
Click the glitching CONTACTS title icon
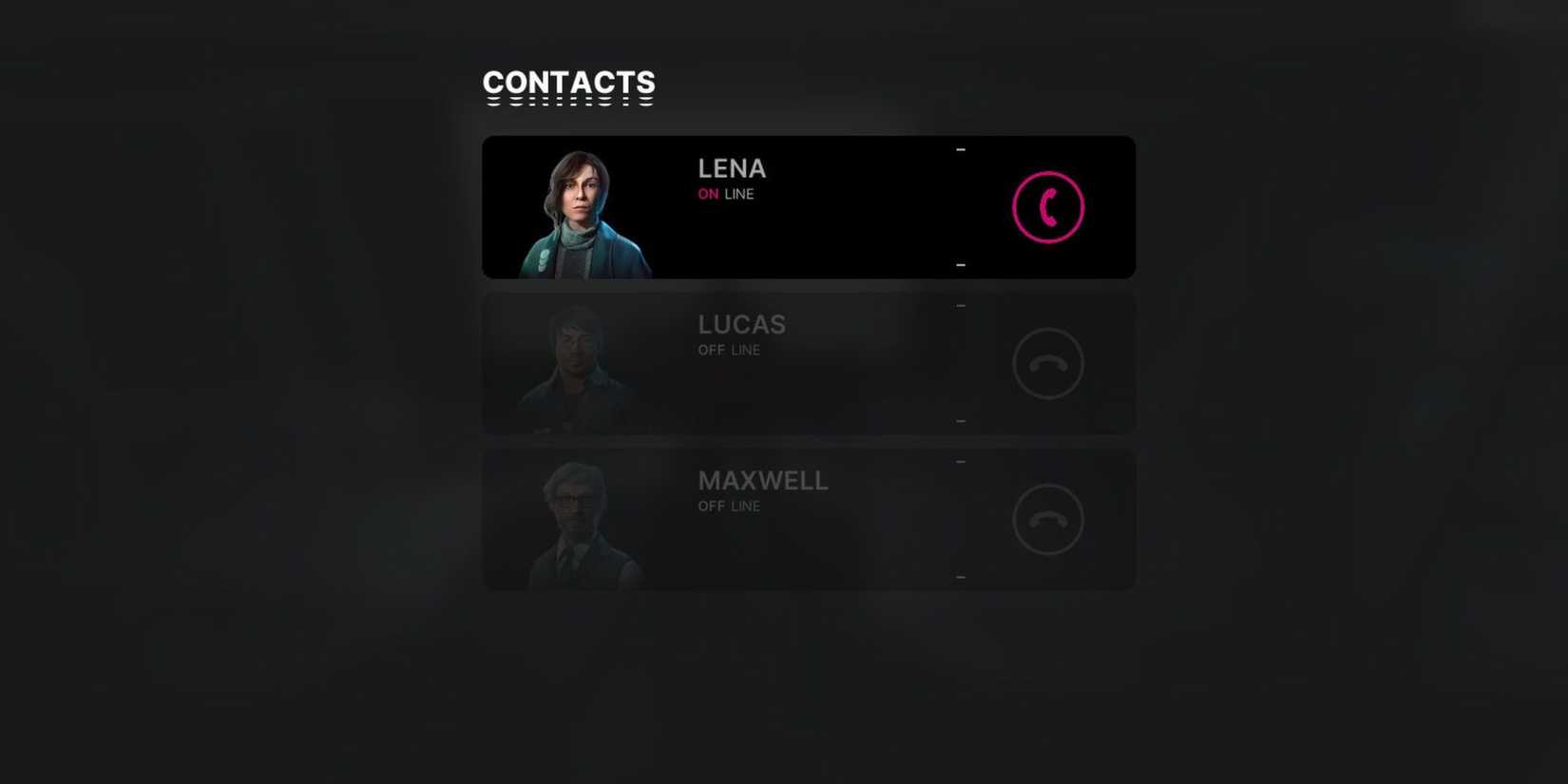click(568, 86)
